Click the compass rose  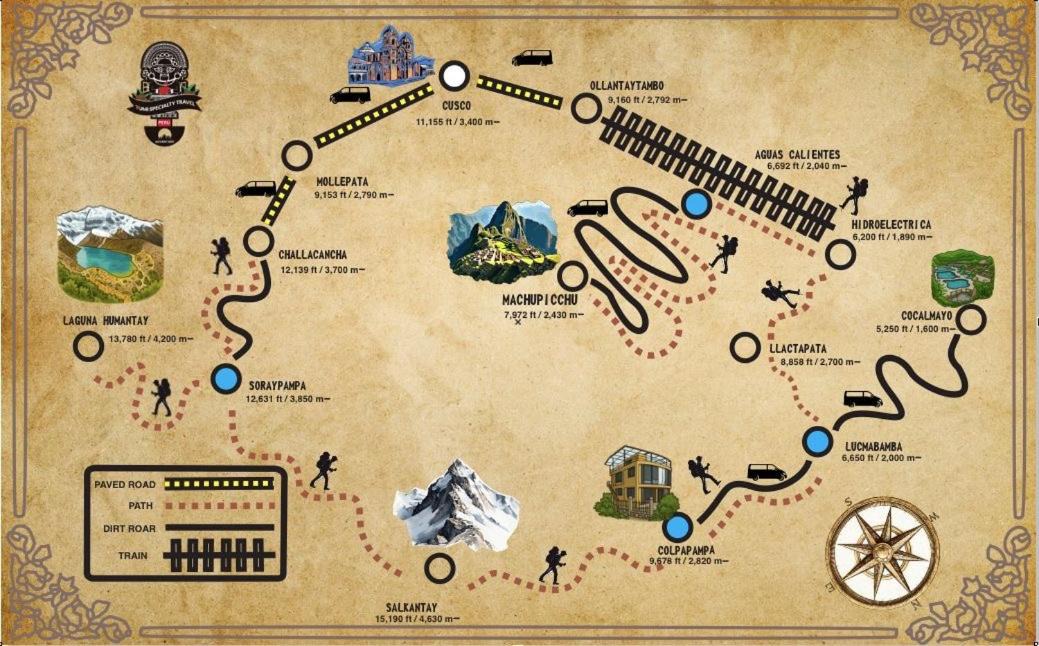[884, 551]
